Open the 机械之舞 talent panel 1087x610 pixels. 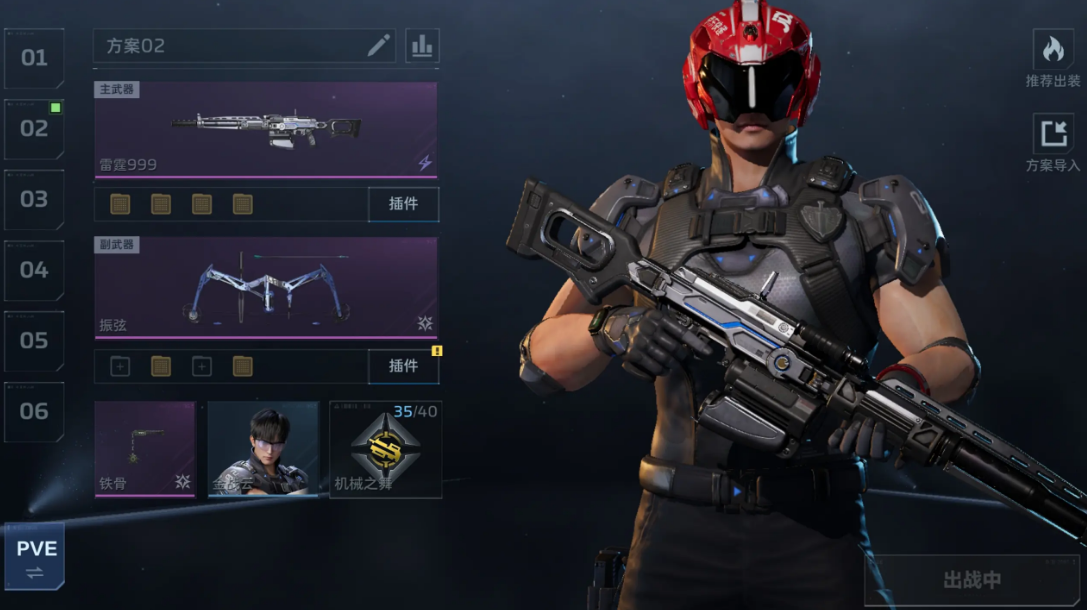pyautogui.click(x=386, y=449)
